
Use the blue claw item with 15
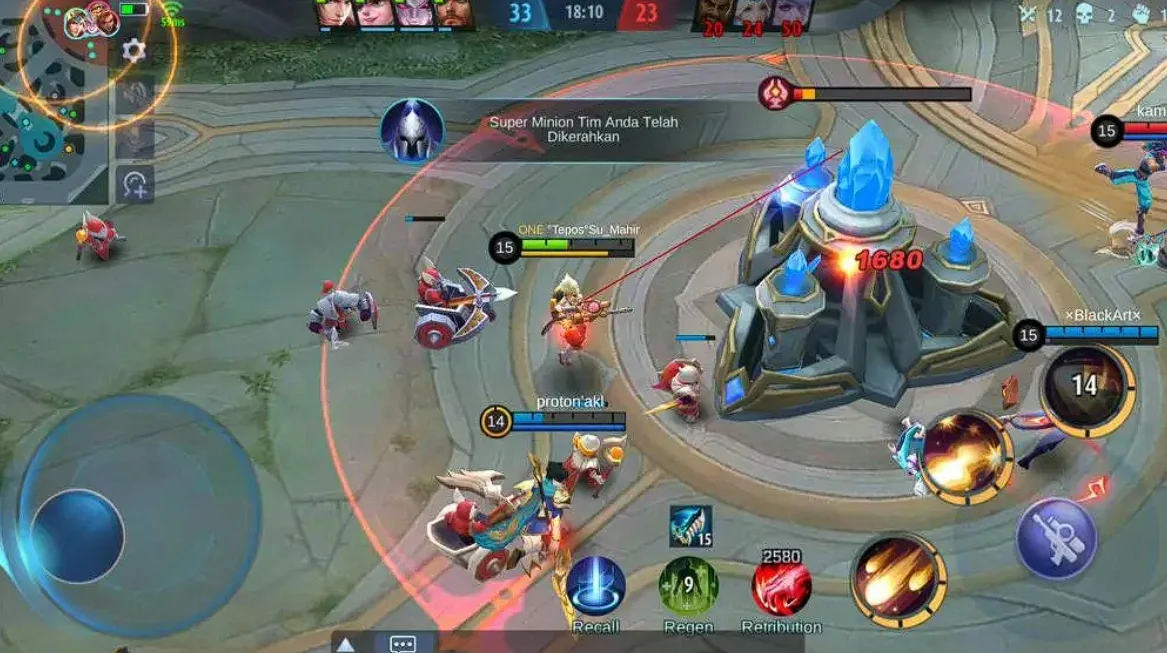click(690, 526)
